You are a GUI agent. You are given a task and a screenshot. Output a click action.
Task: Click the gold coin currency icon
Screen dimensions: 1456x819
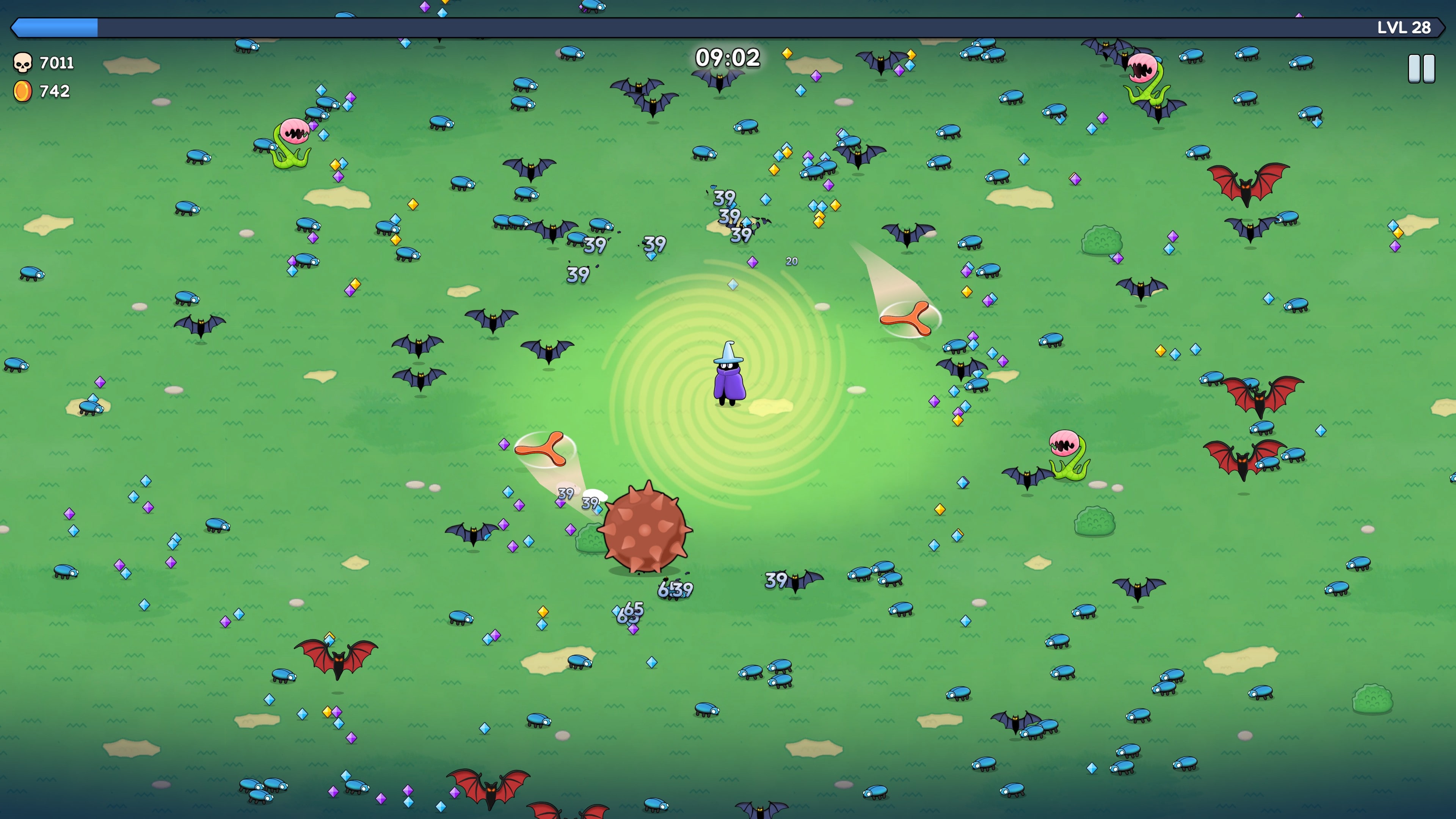[x=23, y=91]
